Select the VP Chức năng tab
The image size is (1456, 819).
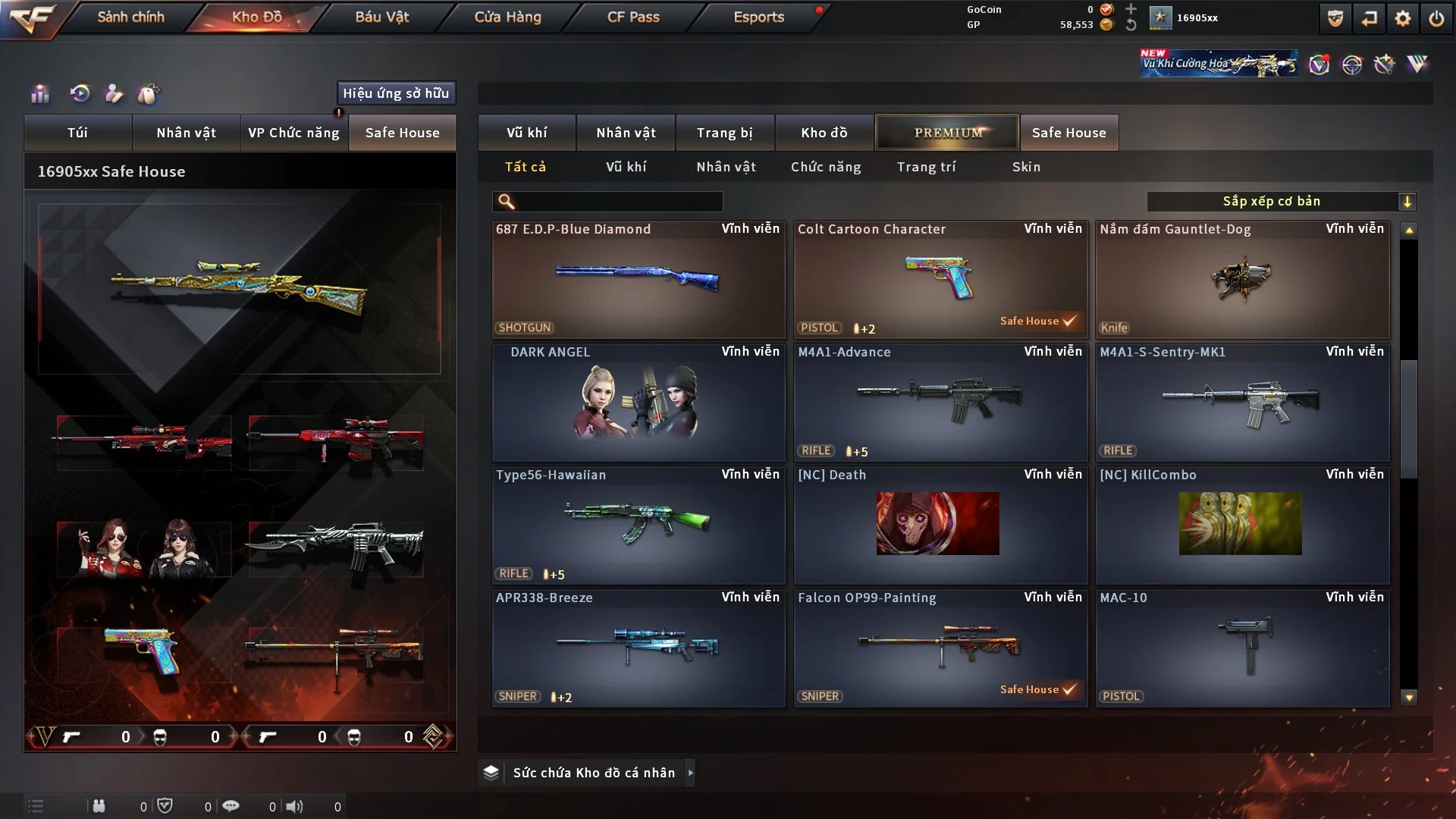pyautogui.click(x=293, y=133)
